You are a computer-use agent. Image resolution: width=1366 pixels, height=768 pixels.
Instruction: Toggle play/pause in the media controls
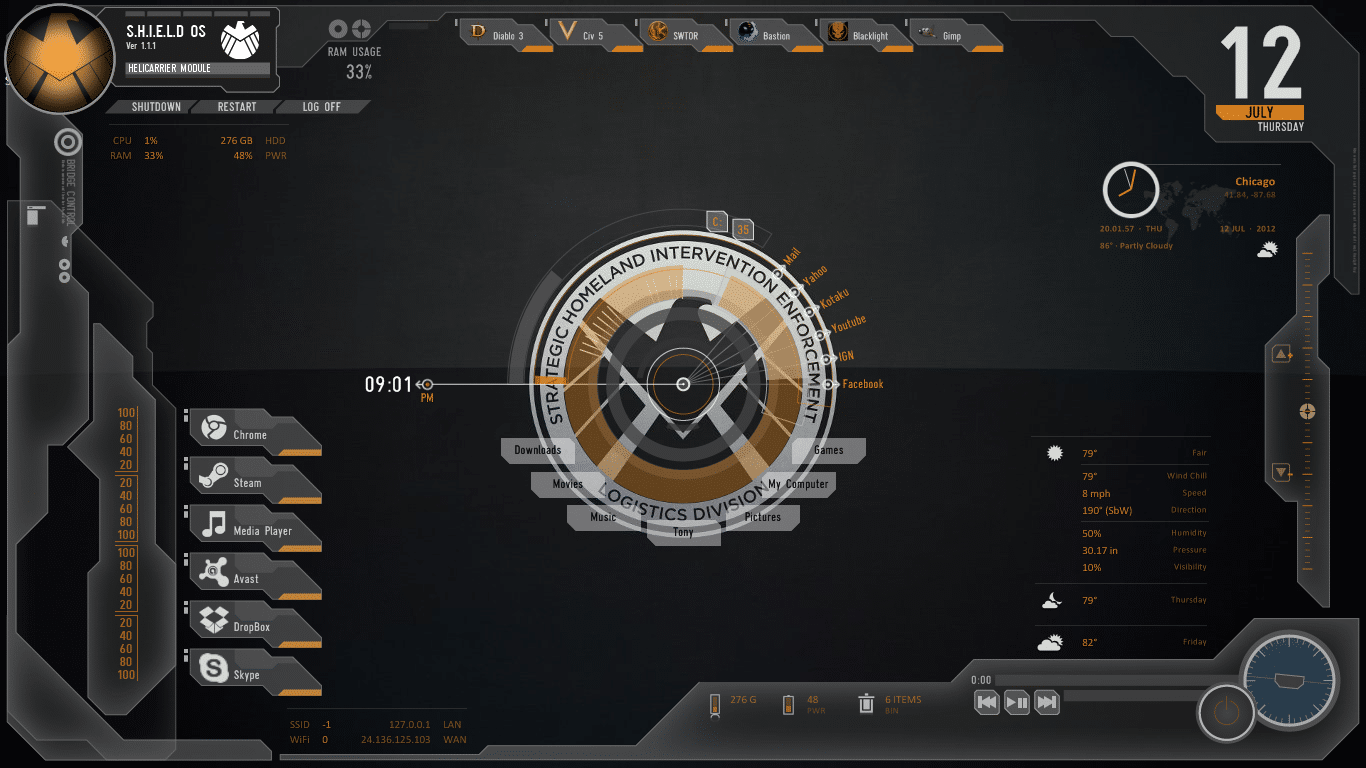(1016, 703)
